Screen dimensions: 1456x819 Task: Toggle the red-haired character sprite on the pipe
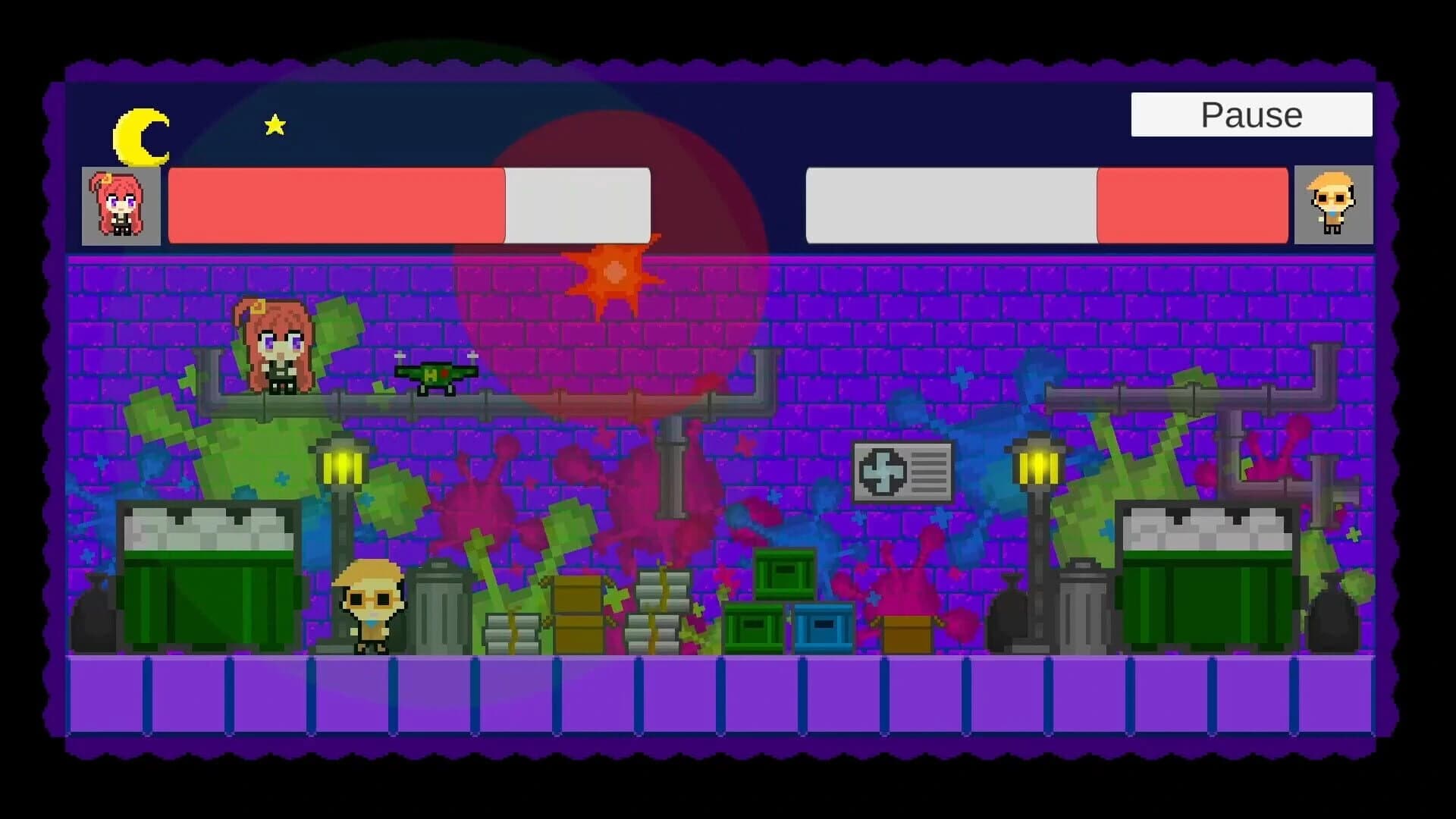[x=278, y=349]
